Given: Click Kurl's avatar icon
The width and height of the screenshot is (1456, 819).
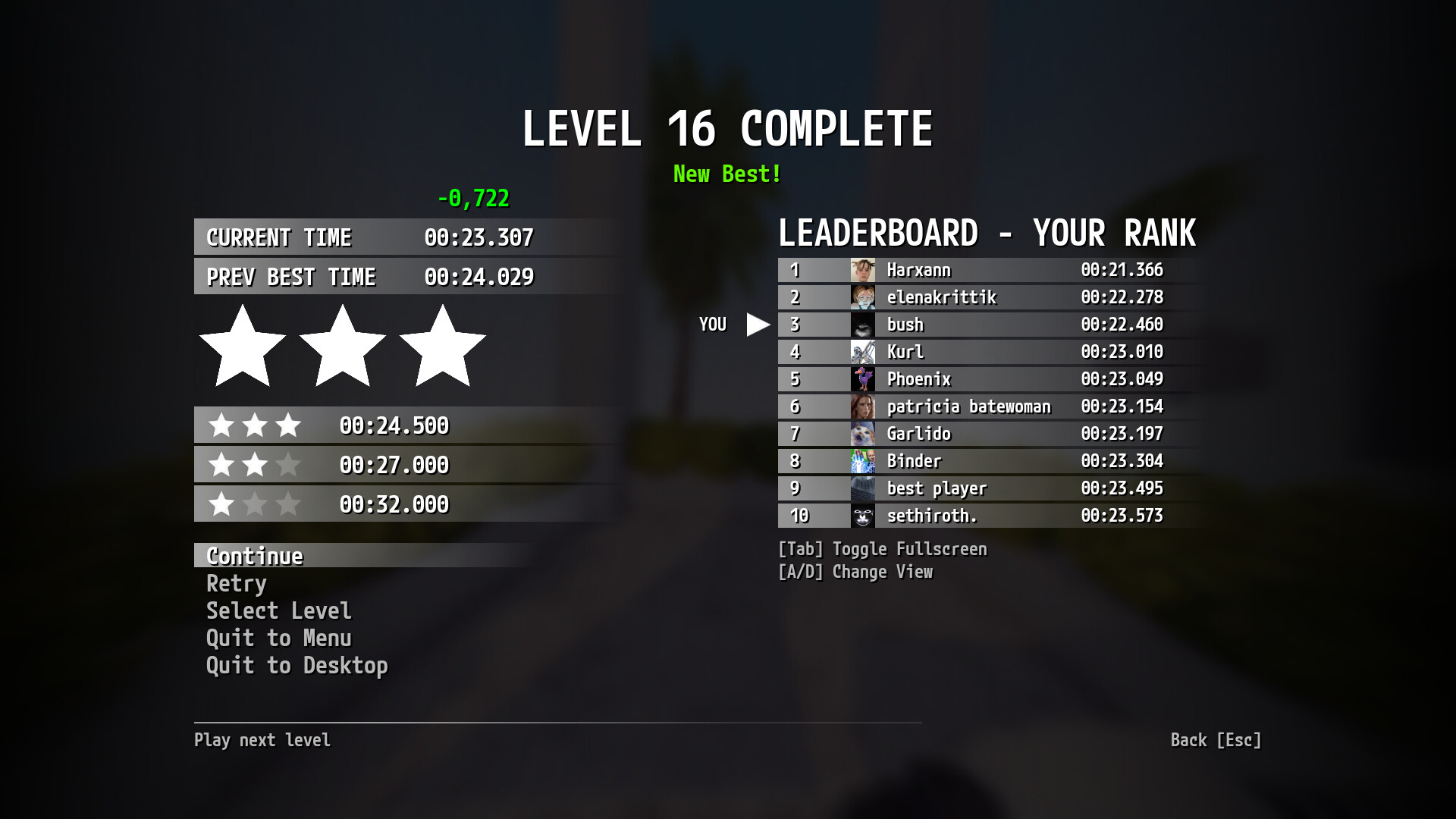Looking at the screenshot, I should [864, 352].
